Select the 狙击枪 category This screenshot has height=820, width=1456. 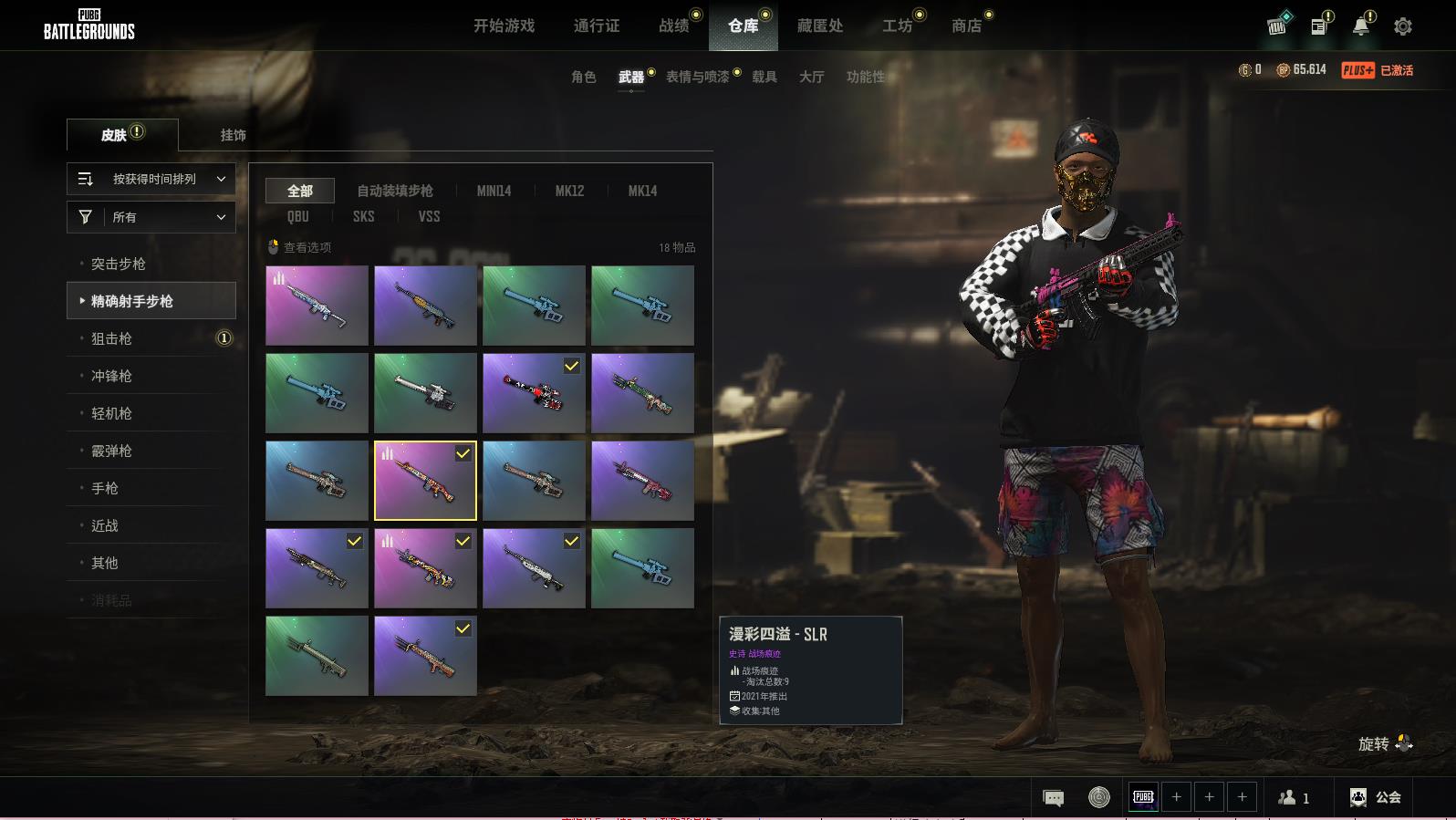(111, 338)
